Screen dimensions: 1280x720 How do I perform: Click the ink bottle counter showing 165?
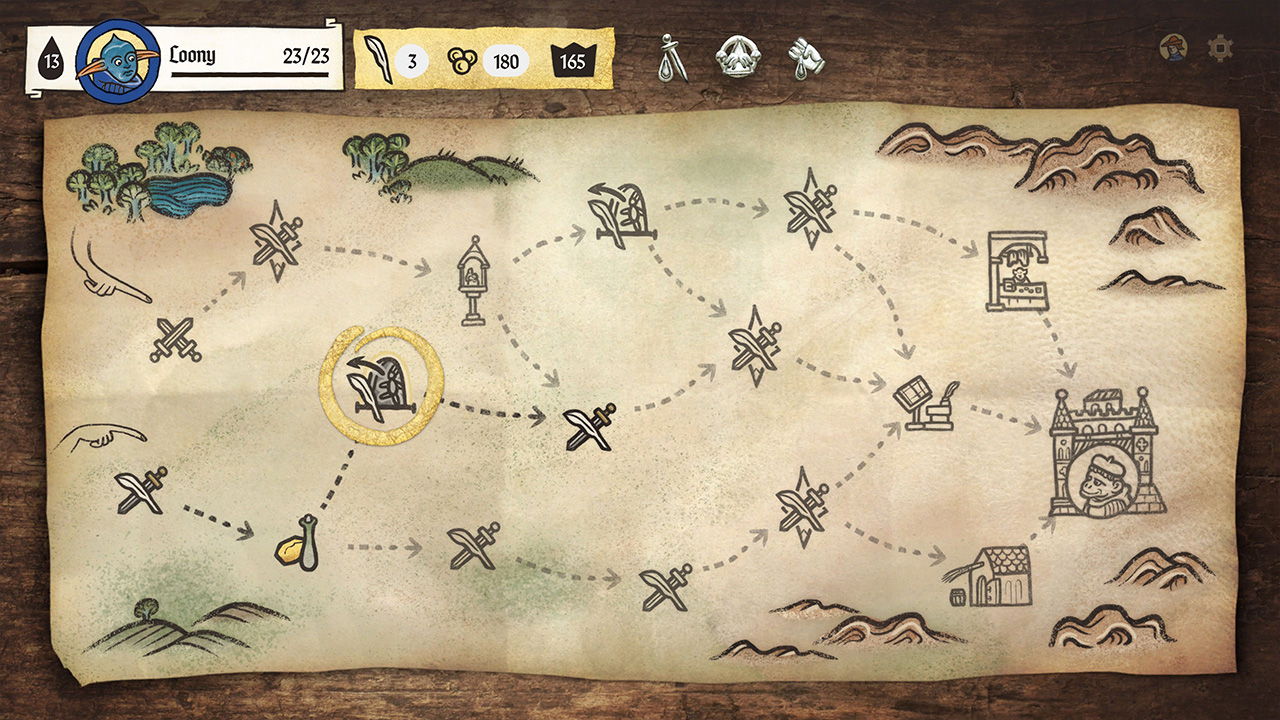(573, 61)
